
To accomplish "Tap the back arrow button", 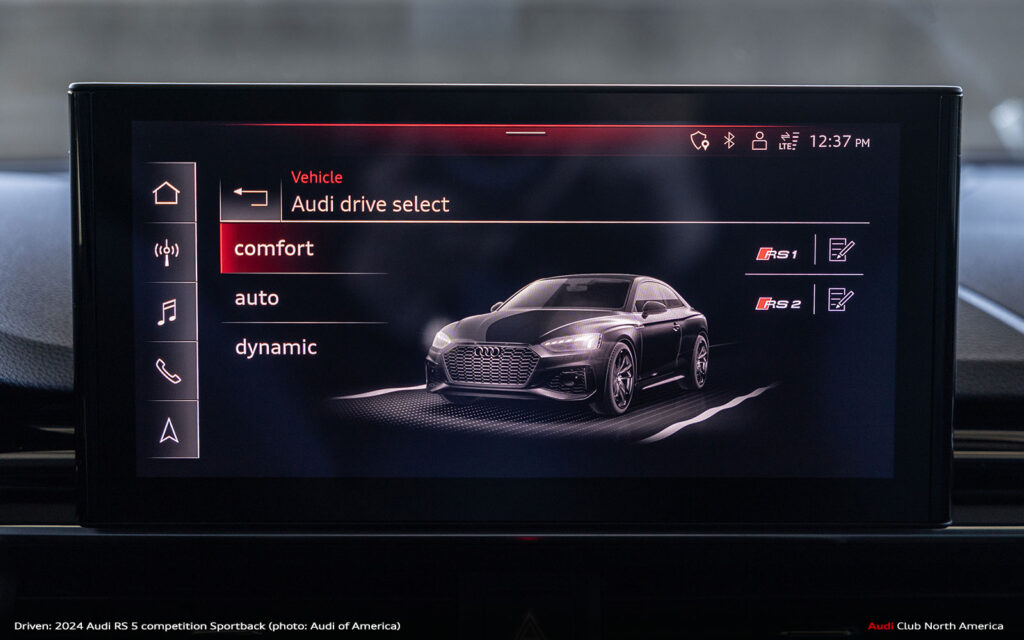I will 250,196.
